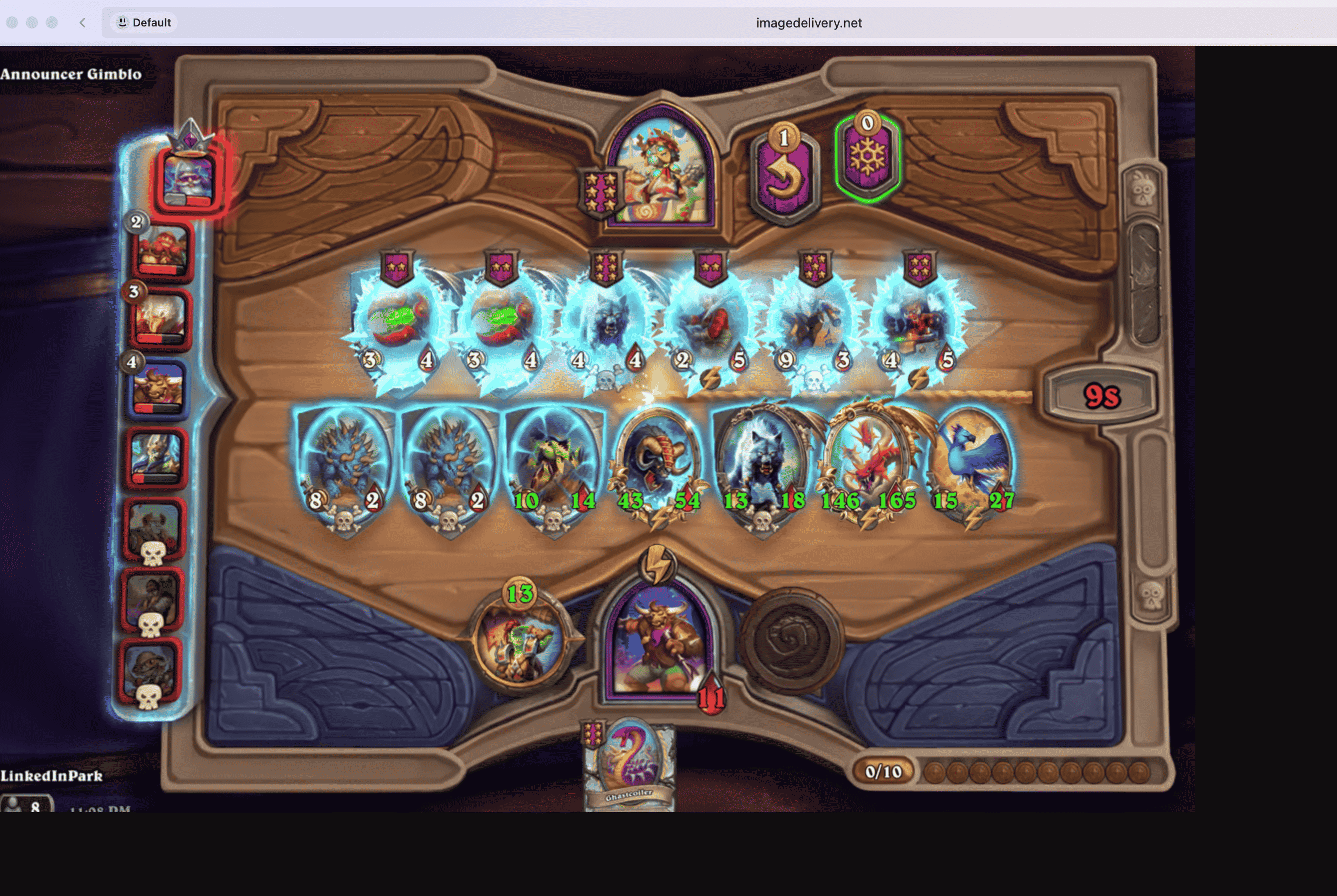This screenshot has width=1337, height=896.
Task: Select the 10/14 minion on your board
Action: tap(554, 464)
